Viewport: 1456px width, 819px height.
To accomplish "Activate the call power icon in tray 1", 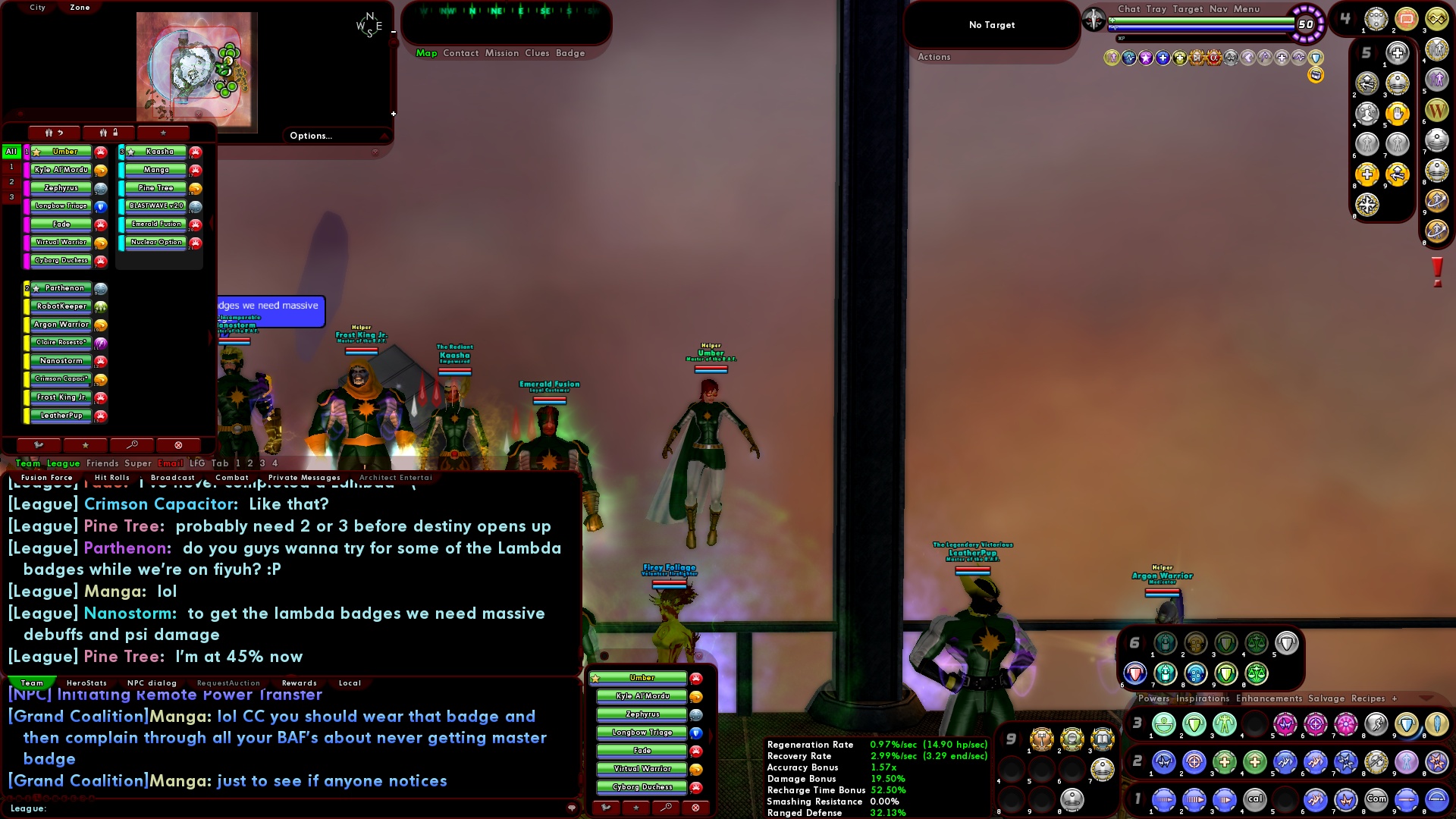I will 1256,799.
